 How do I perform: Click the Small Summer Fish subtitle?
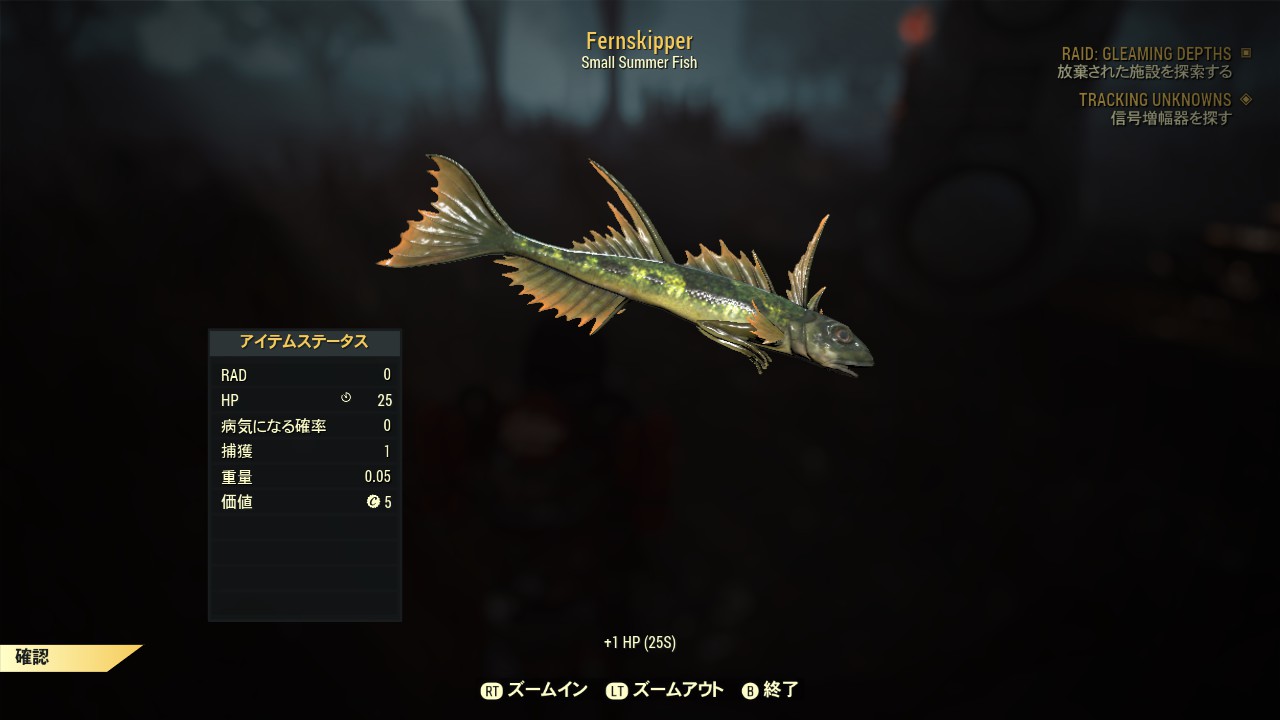pyautogui.click(x=639, y=61)
